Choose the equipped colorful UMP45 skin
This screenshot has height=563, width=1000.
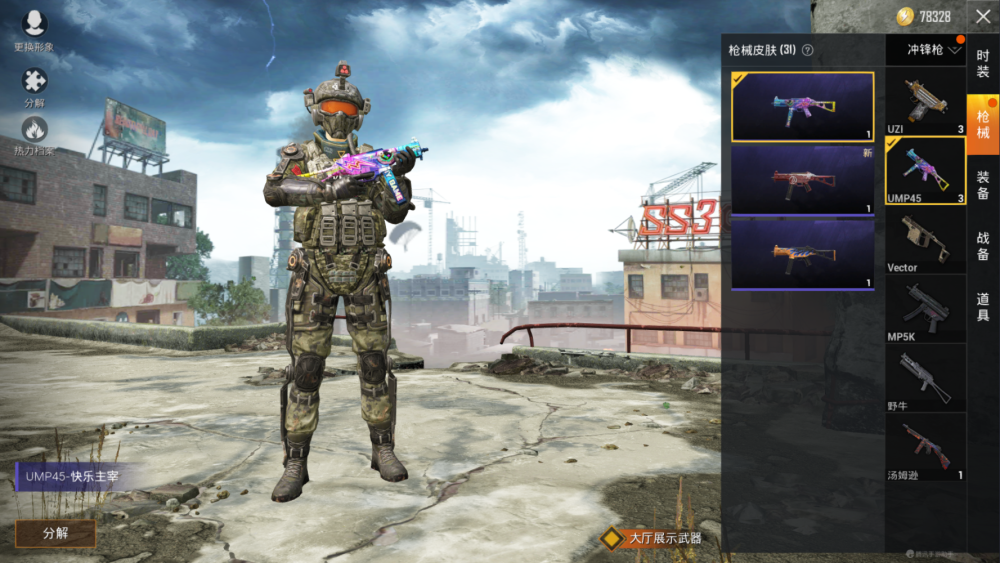(x=802, y=106)
